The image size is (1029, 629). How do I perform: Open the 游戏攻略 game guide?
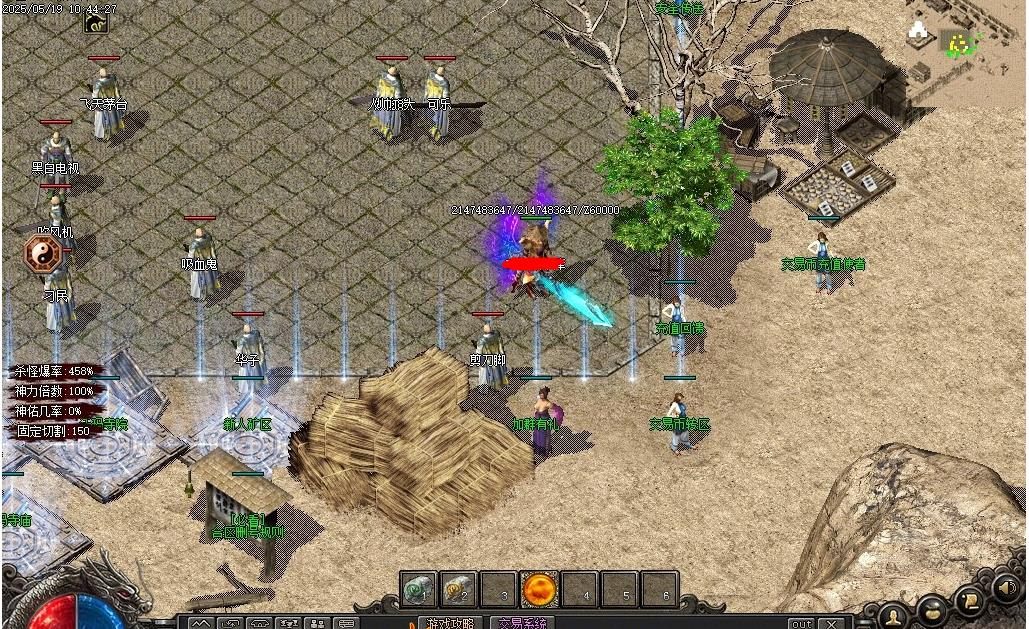pos(450,623)
